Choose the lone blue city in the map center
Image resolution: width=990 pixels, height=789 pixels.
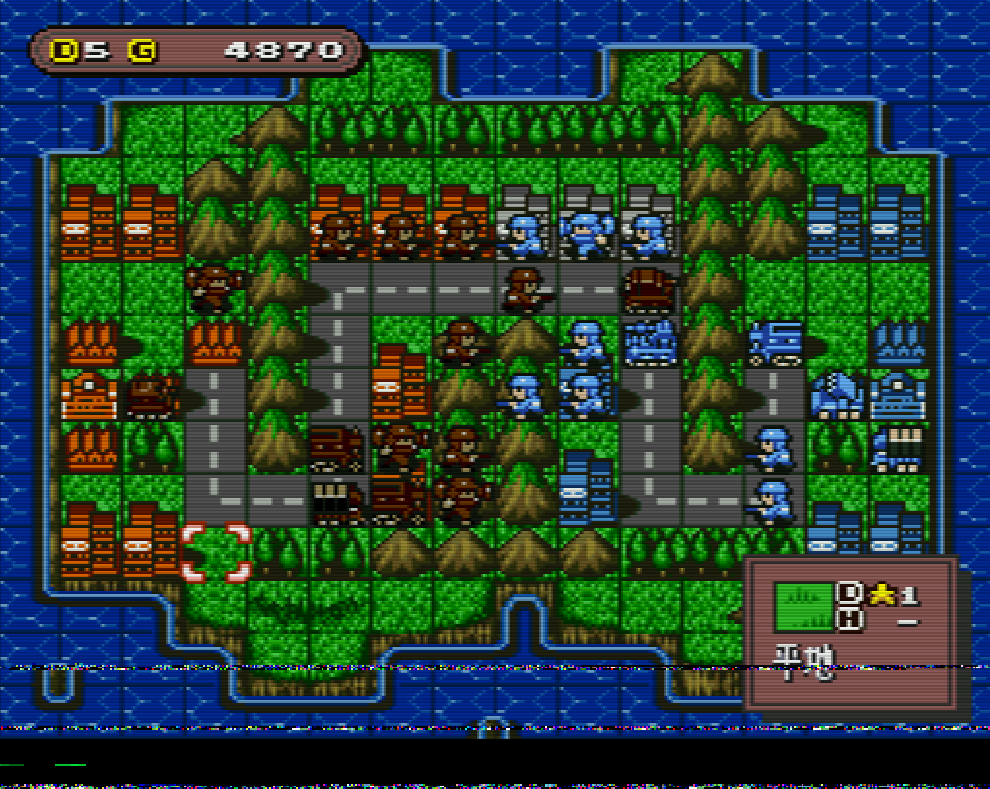click(x=588, y=487)
